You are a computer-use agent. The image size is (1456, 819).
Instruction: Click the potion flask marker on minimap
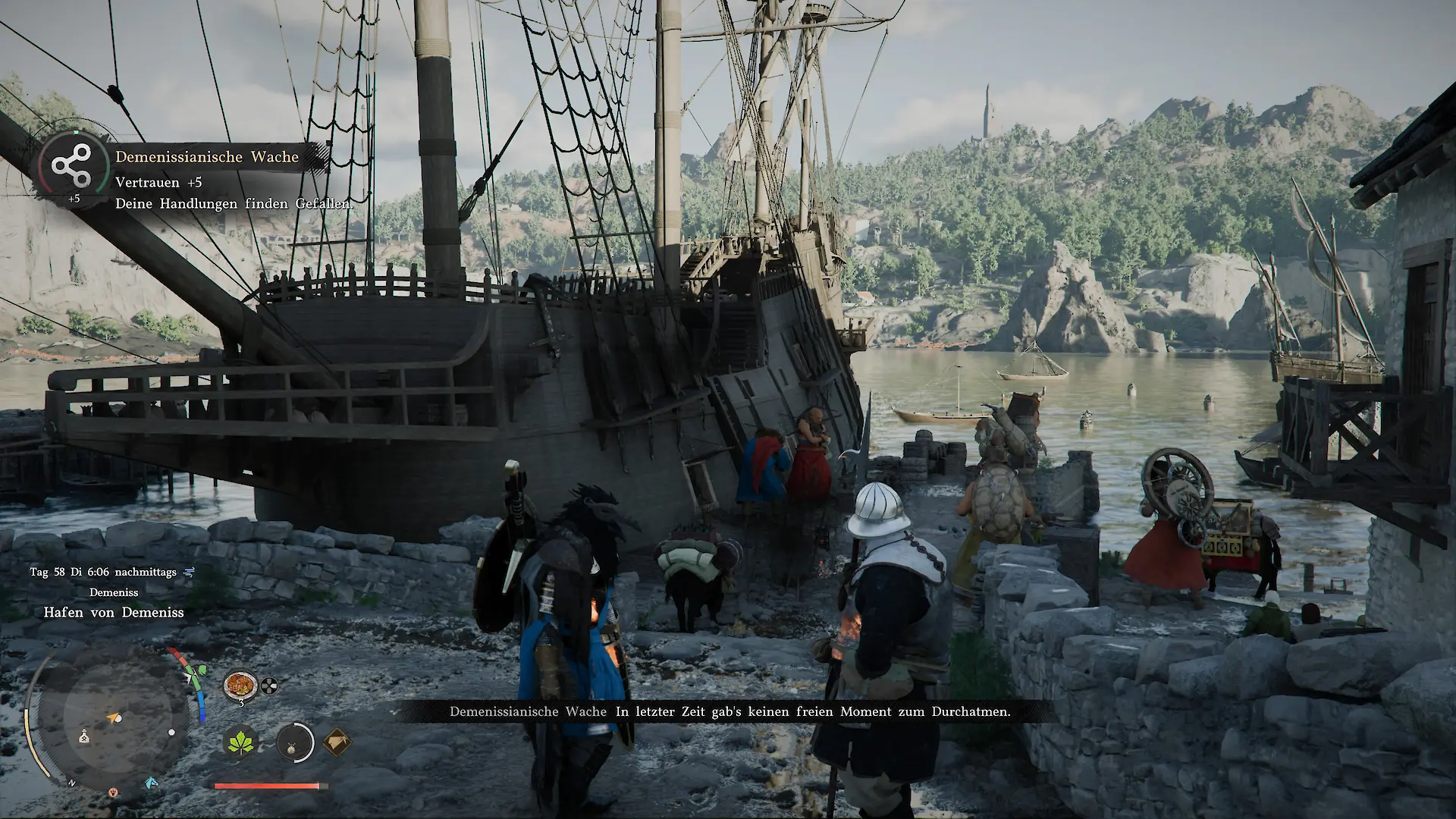pos(84,736)
